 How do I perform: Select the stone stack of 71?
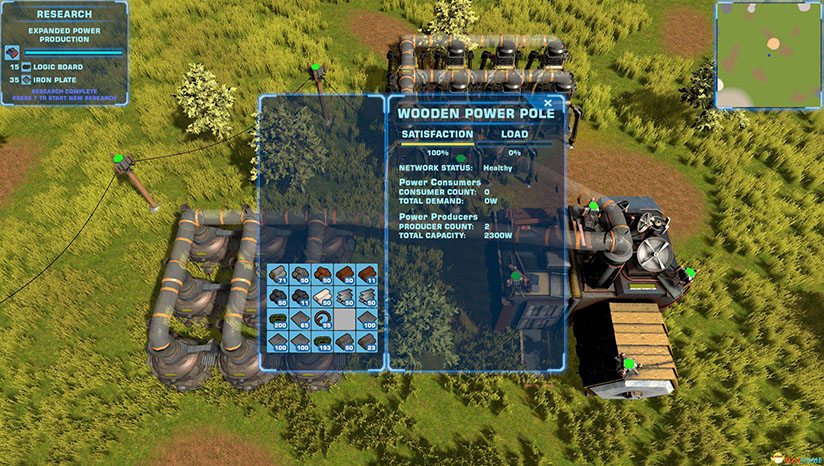point(278,273)
